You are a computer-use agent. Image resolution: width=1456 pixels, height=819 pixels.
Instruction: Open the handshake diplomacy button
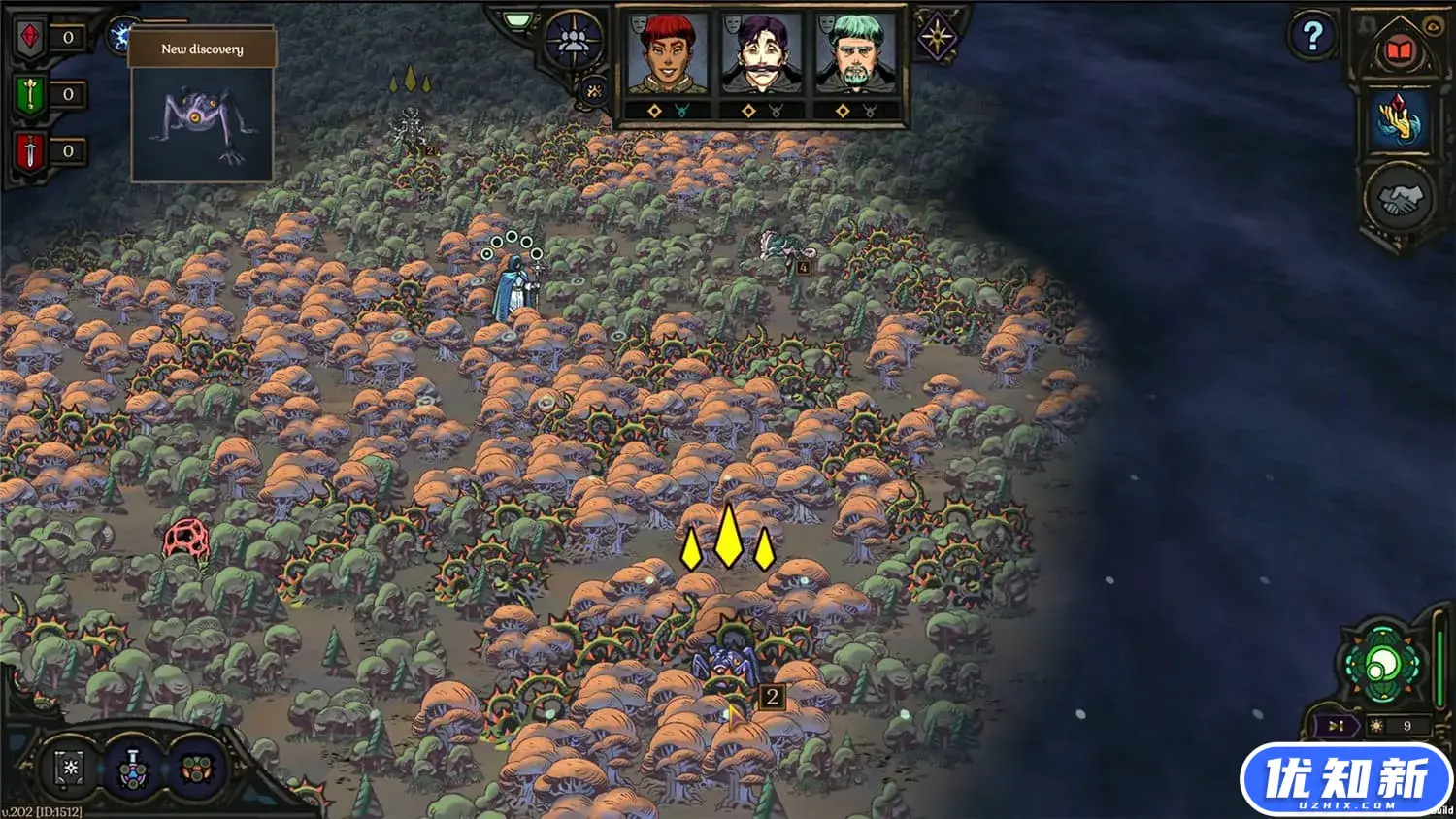tap(1400, 199)
